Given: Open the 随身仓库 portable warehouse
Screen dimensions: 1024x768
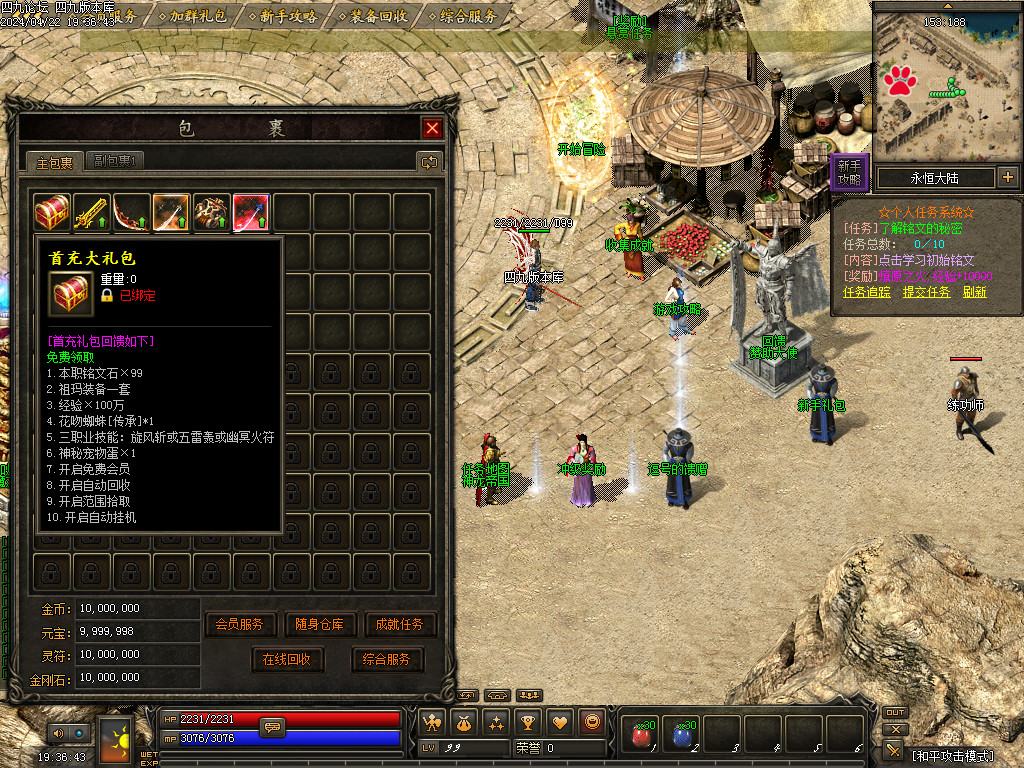Looking at the screenshot, I should coord(320,624).
